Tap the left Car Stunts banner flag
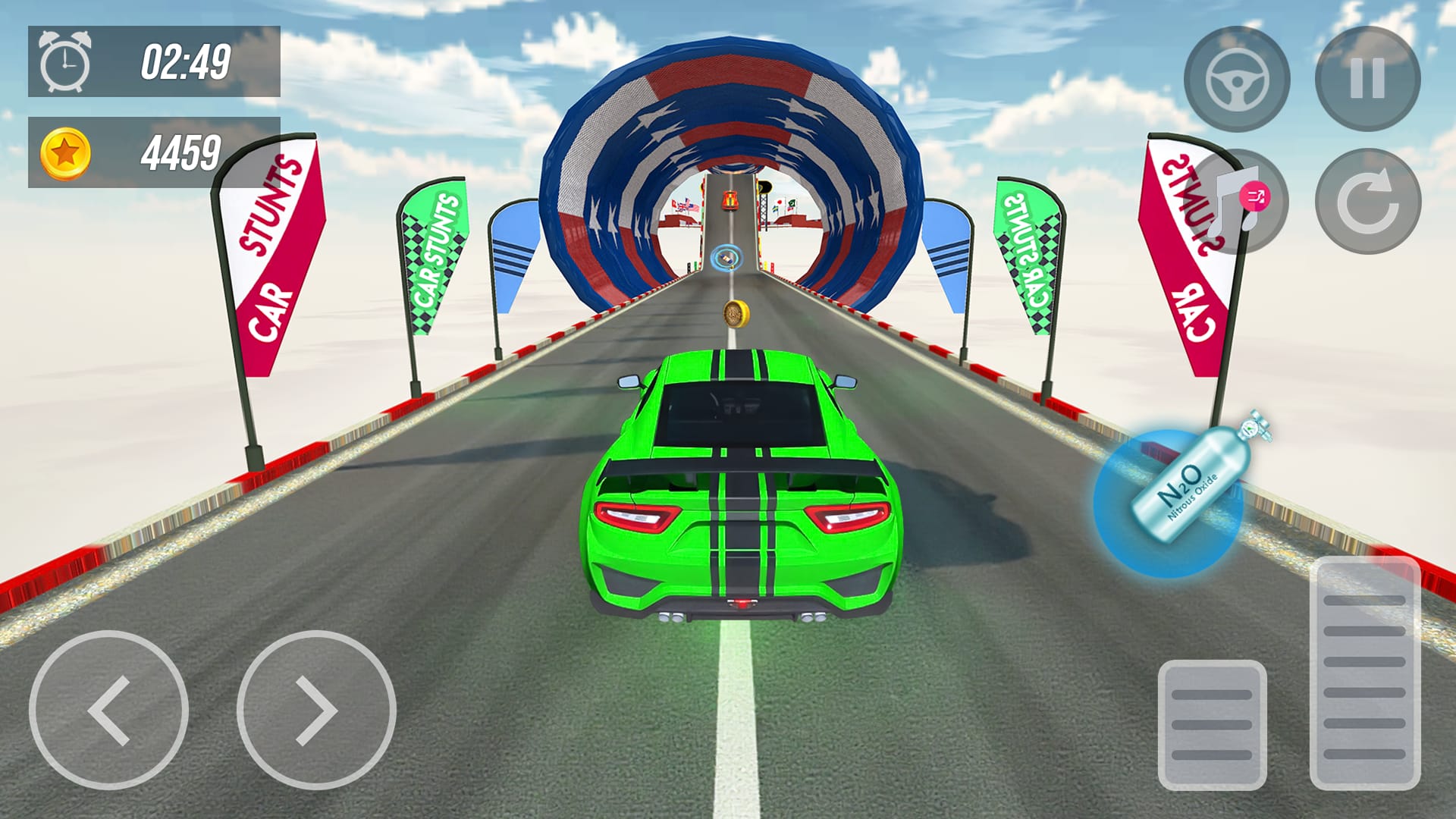The width and height of the screenshot is (1456, 819). click(x=273, y=250)
